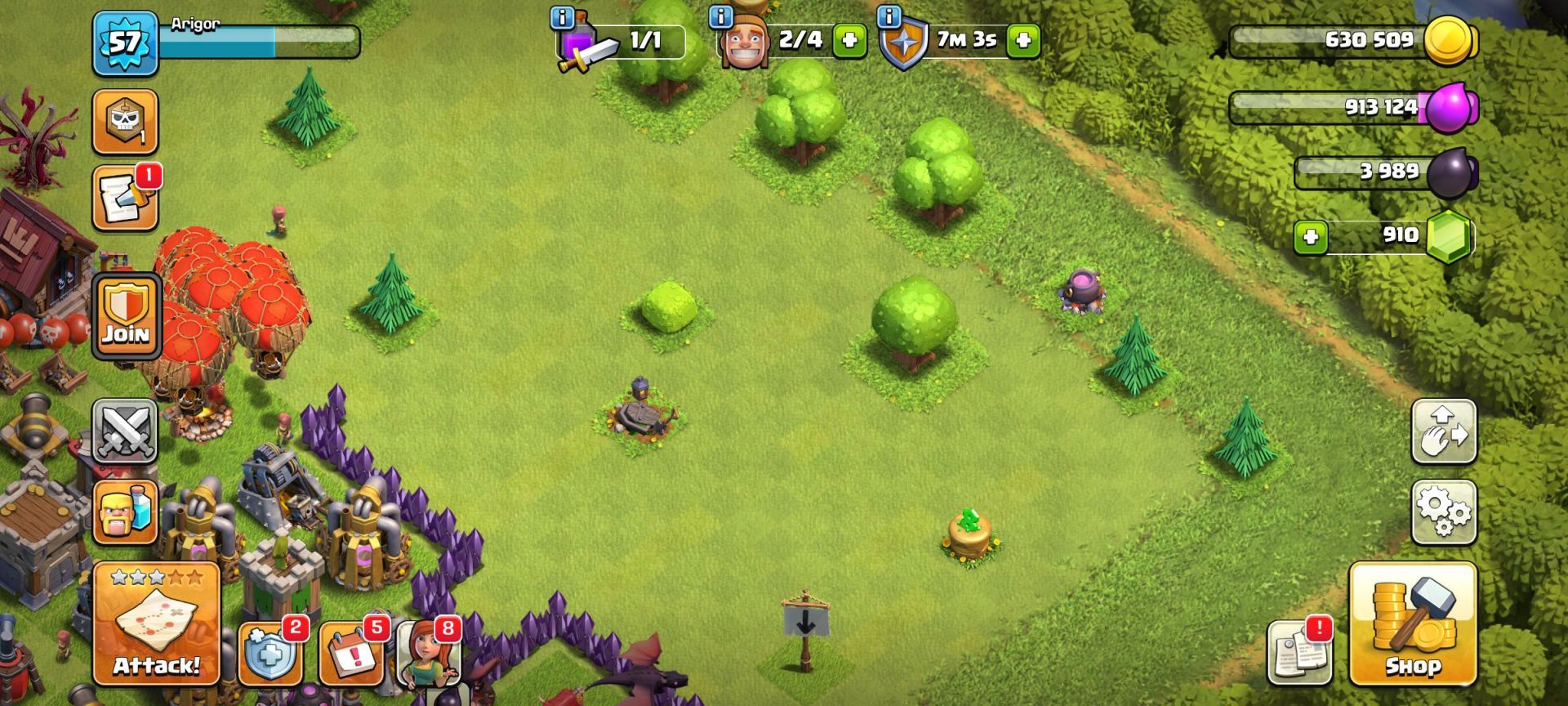Add a builder with the plus button

pyautogui.click(x=849, y=40)
